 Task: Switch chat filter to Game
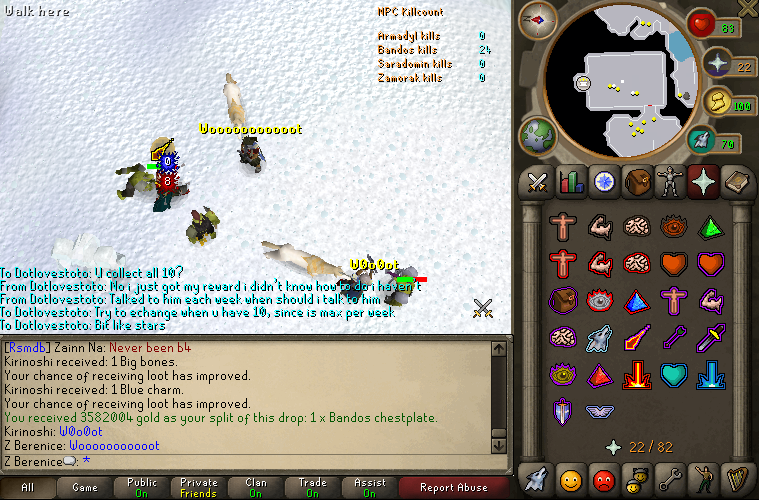pos(84,488)
